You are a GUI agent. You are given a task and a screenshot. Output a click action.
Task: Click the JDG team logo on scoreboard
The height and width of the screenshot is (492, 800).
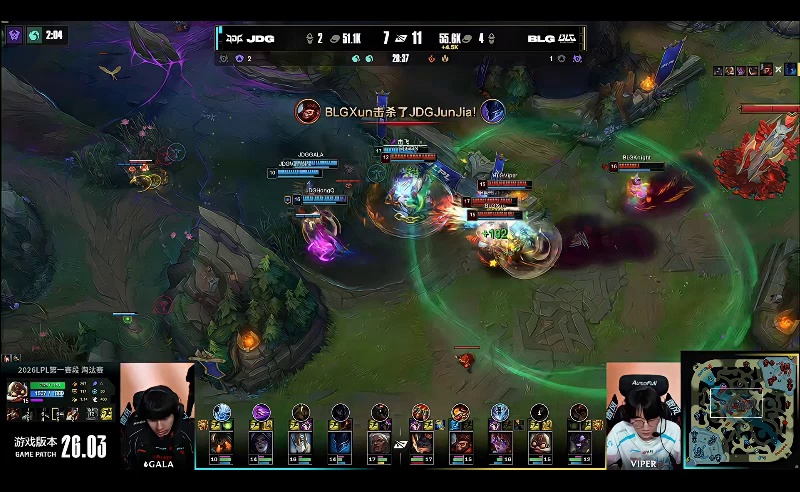tap(233, 39)
